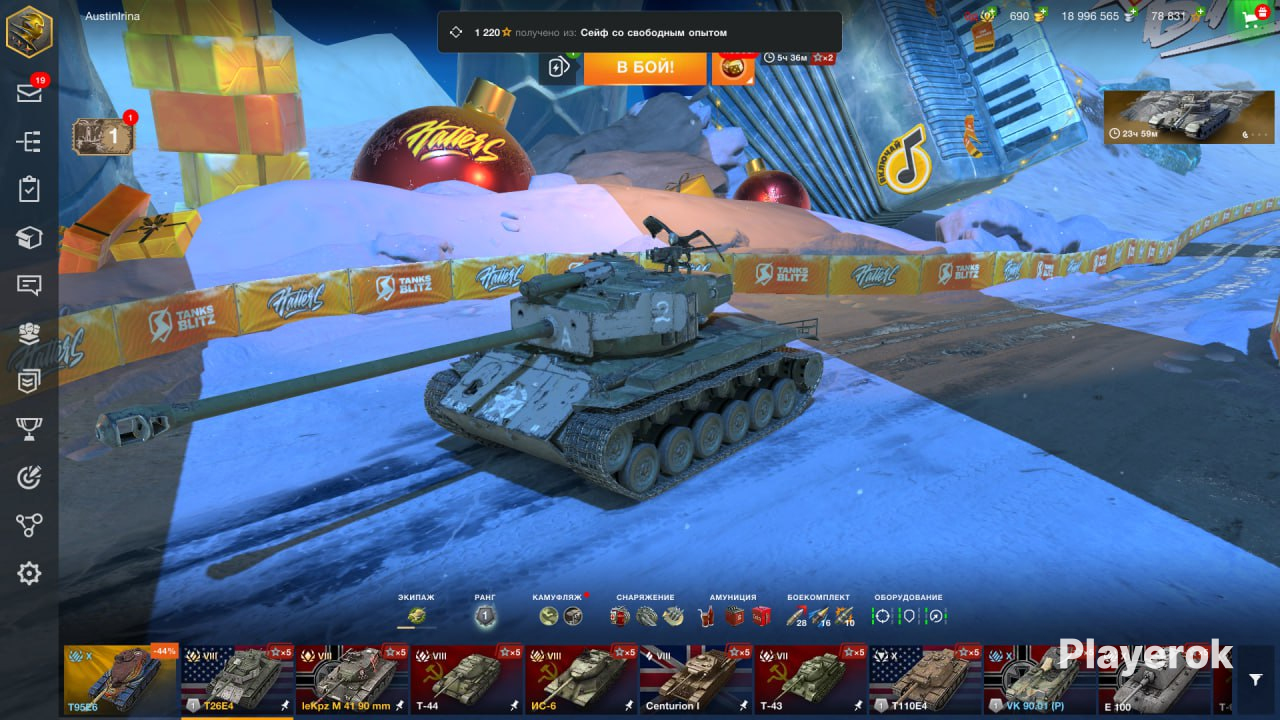The width and height of the screenshot is (1280, 720).
Task: Open the chat speech bubble icon
Action: click(29, 285)
